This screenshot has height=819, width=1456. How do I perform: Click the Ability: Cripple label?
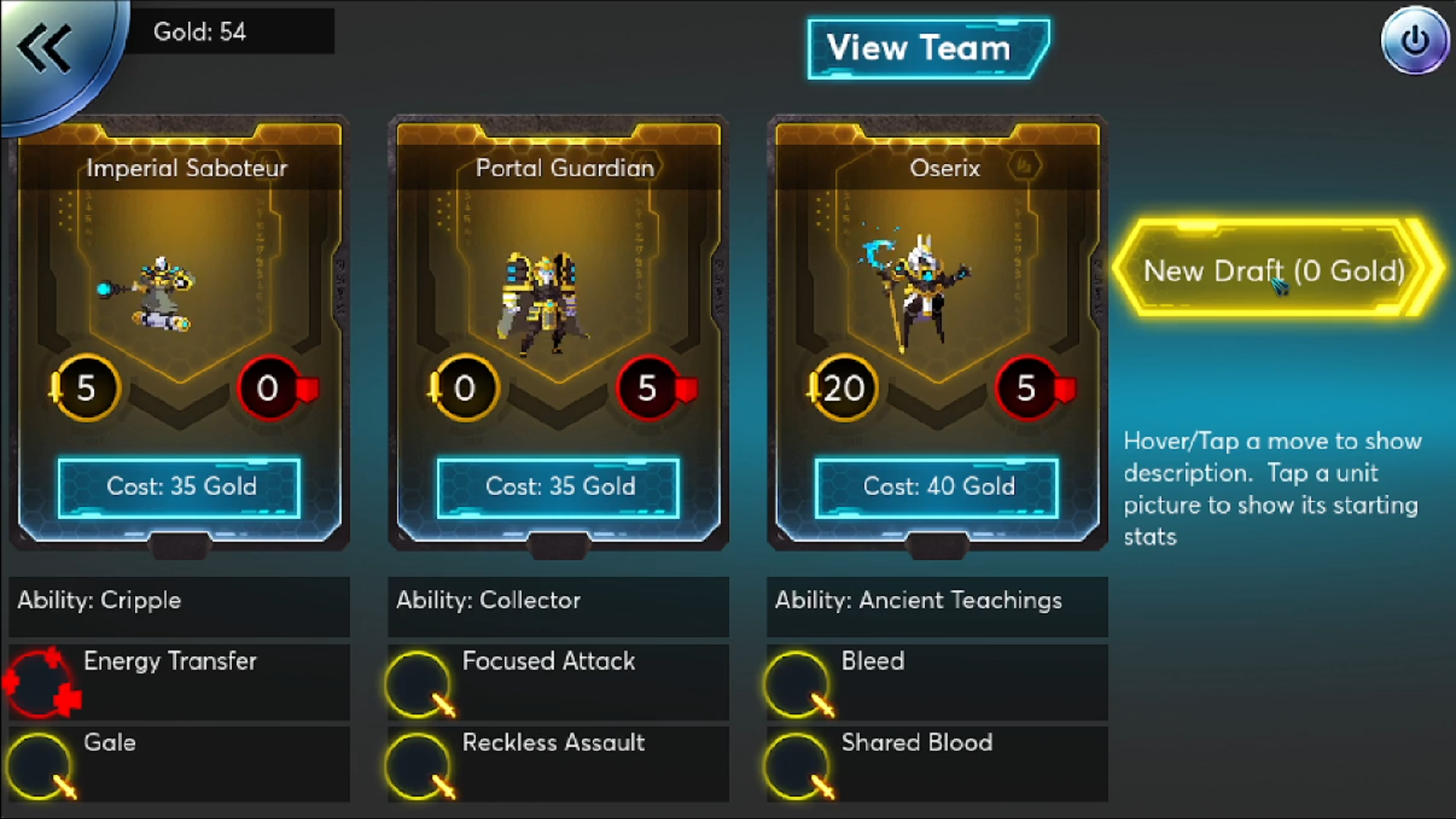[x=99, y=601]
